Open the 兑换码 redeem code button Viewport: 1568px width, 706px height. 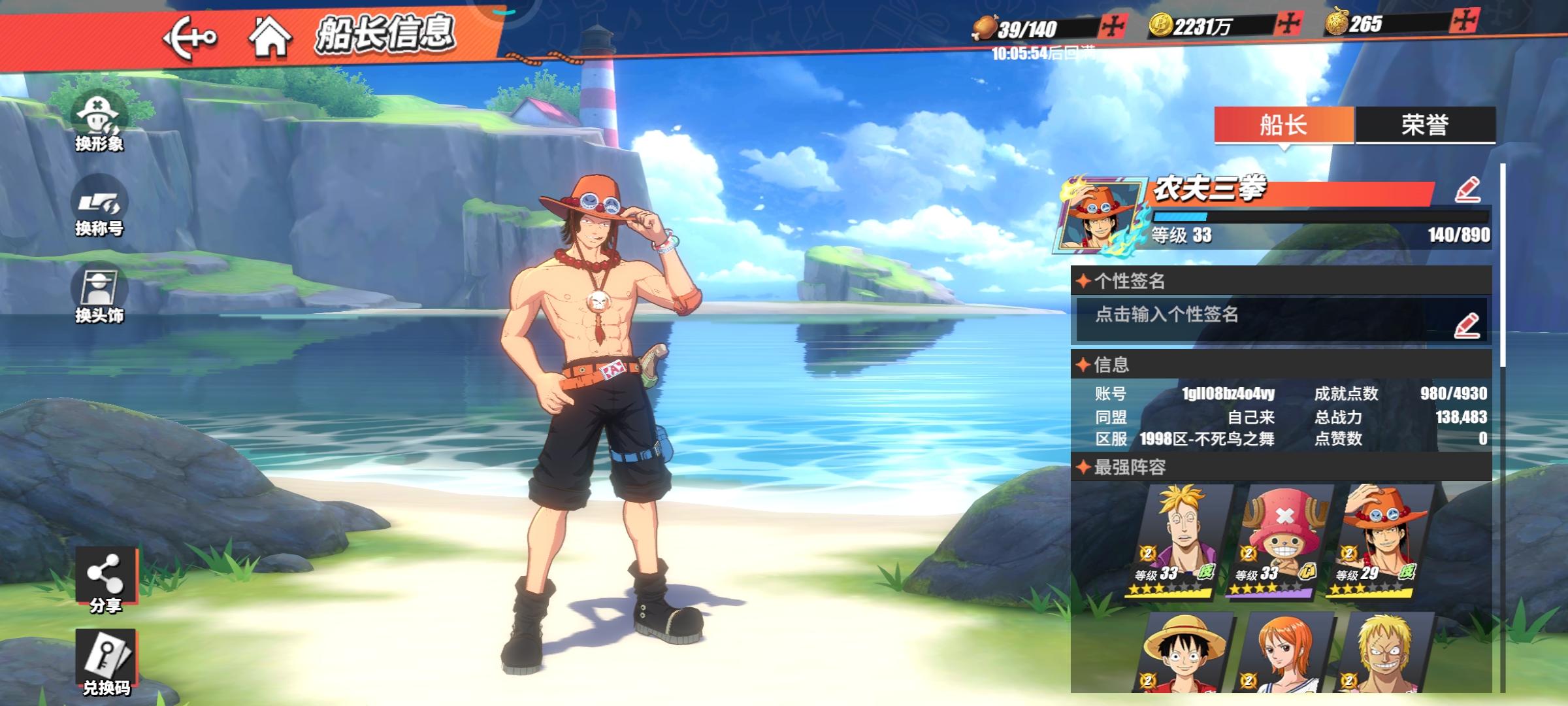point(106,662)
